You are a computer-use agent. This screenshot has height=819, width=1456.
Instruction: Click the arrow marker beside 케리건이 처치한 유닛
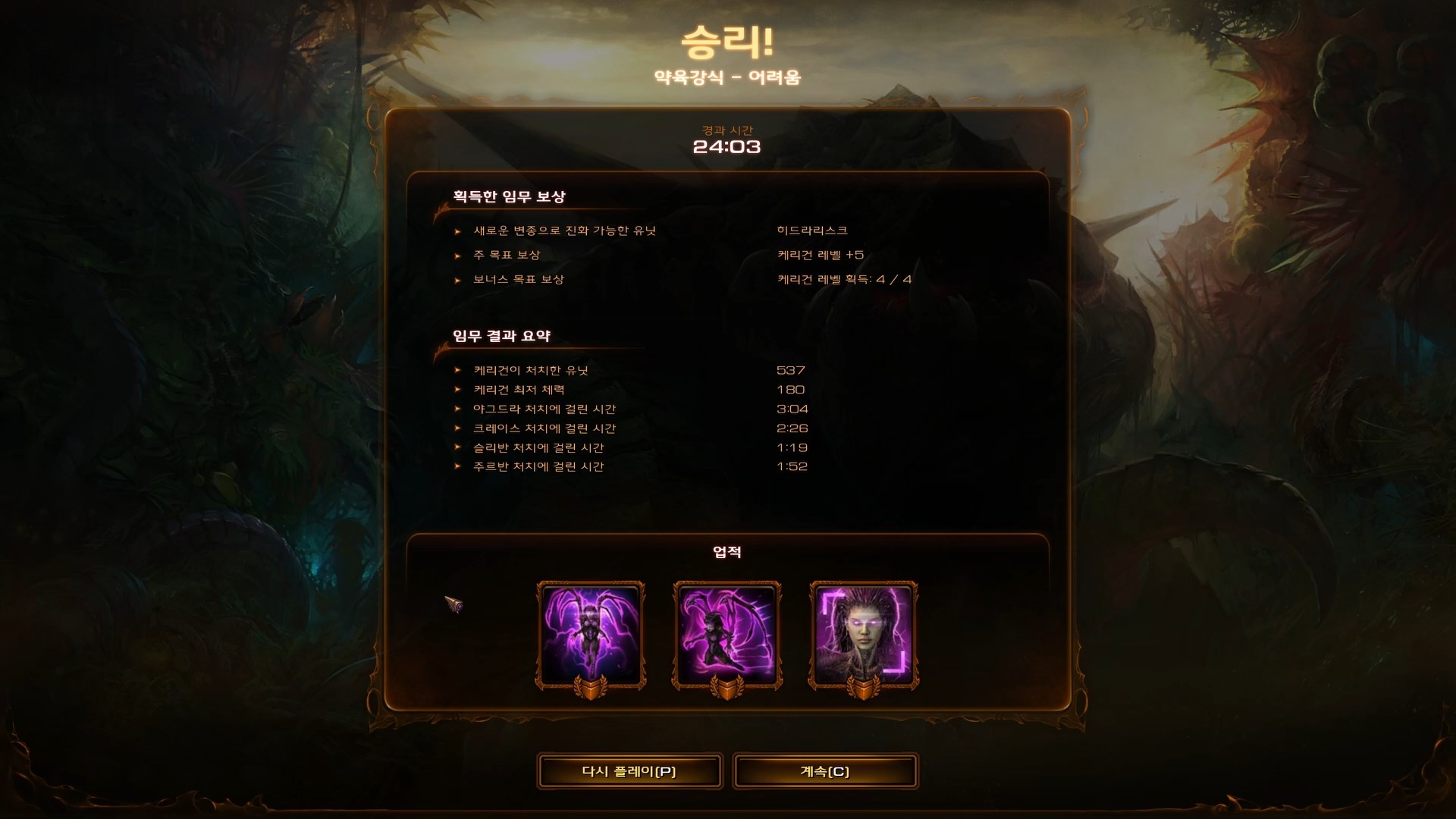(x=457, y=371)
